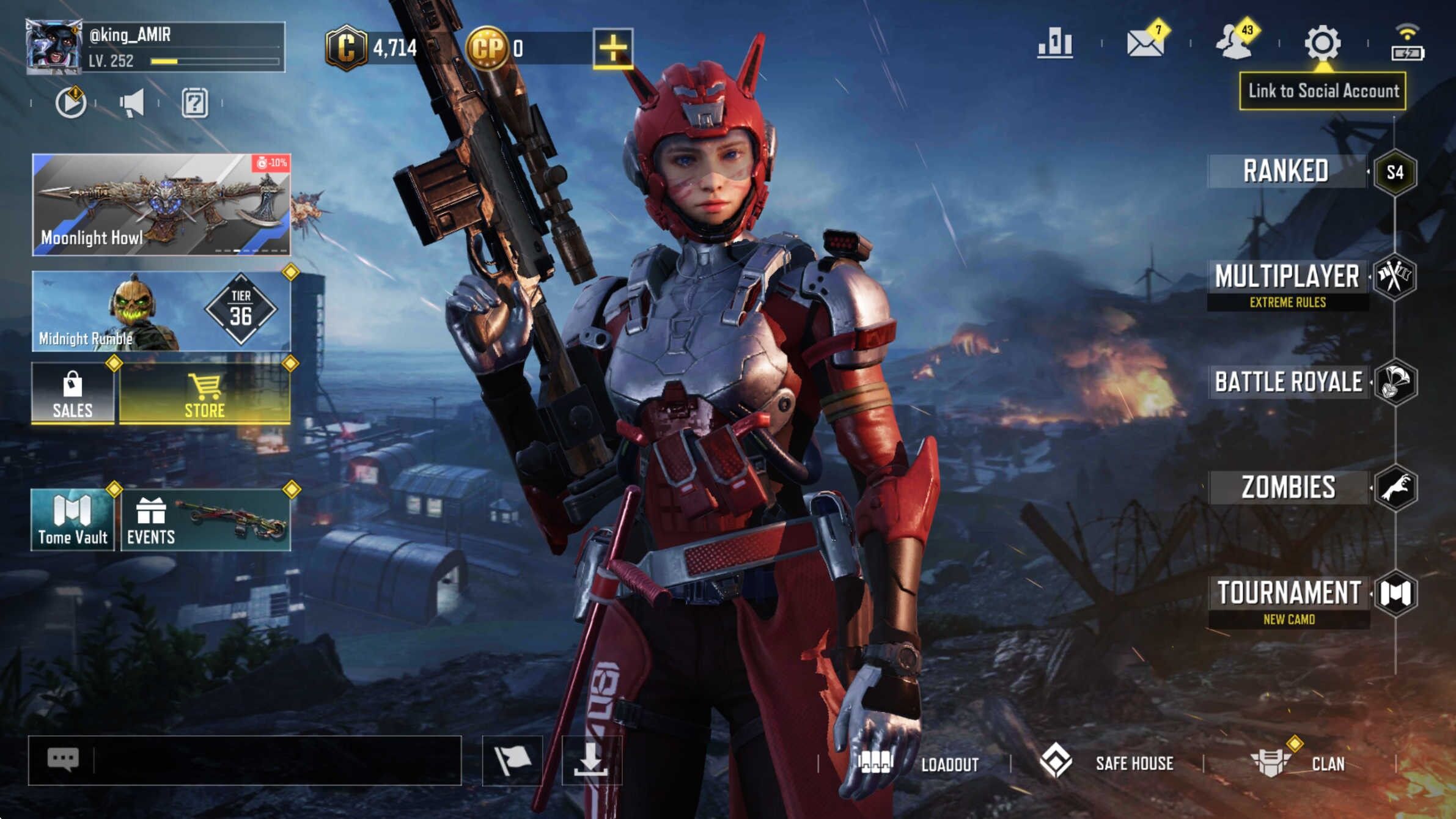
Task: Choose the BATTLE ROYALE mode
Action: point(1289,382)
